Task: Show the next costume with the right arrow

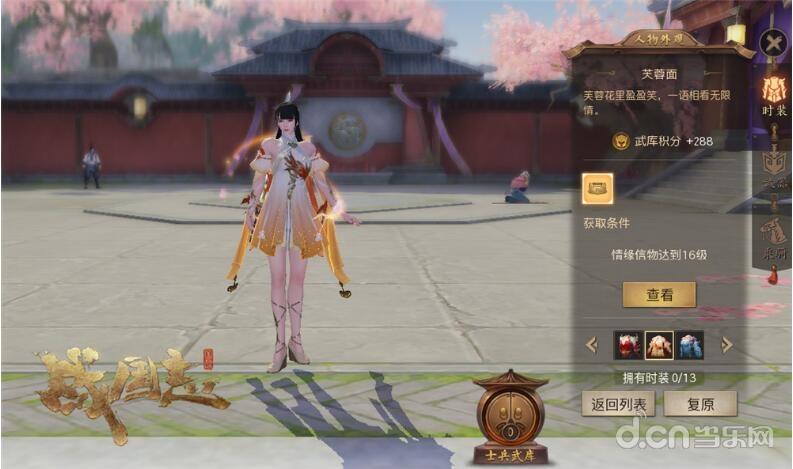Action: tap(728, 345)
